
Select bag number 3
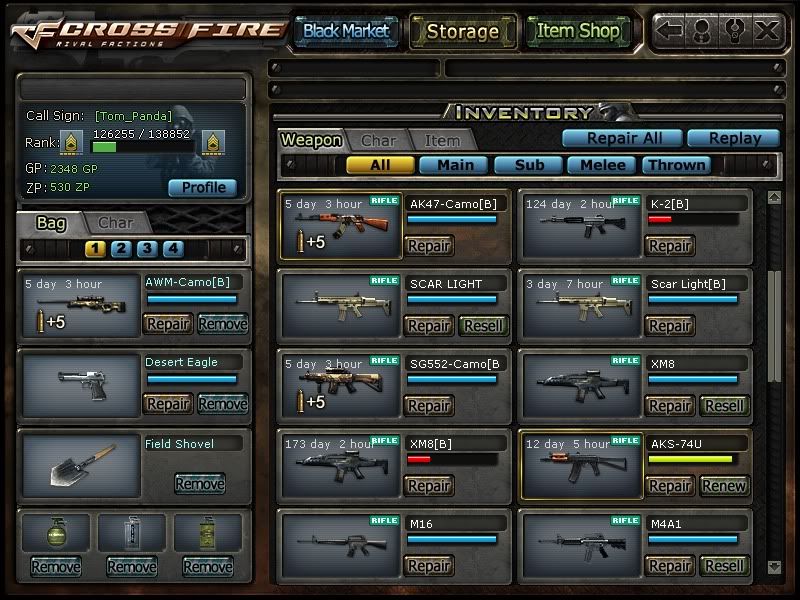coord(147,249)
